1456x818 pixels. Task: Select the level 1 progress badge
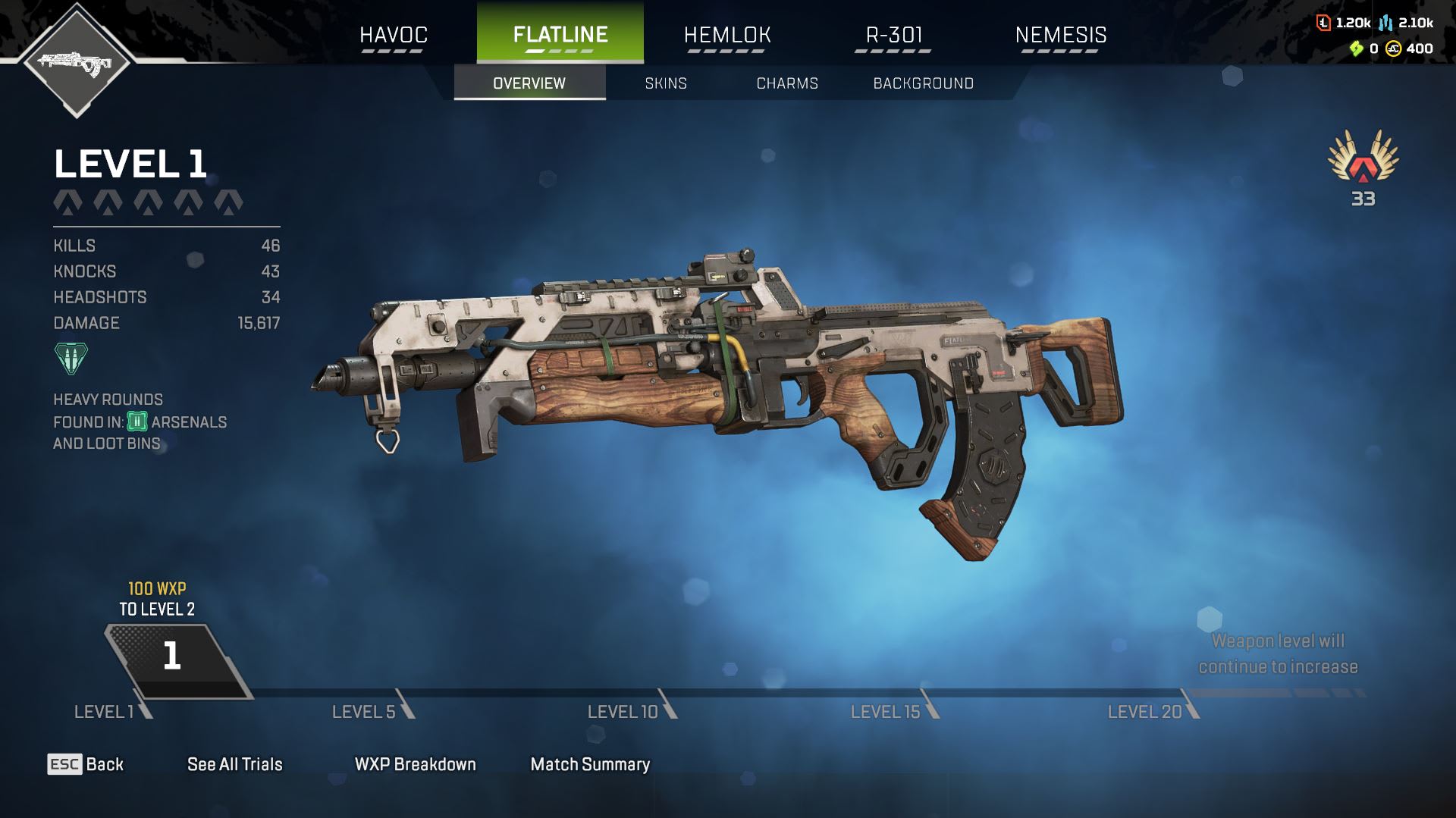click(x=173, y=657)
